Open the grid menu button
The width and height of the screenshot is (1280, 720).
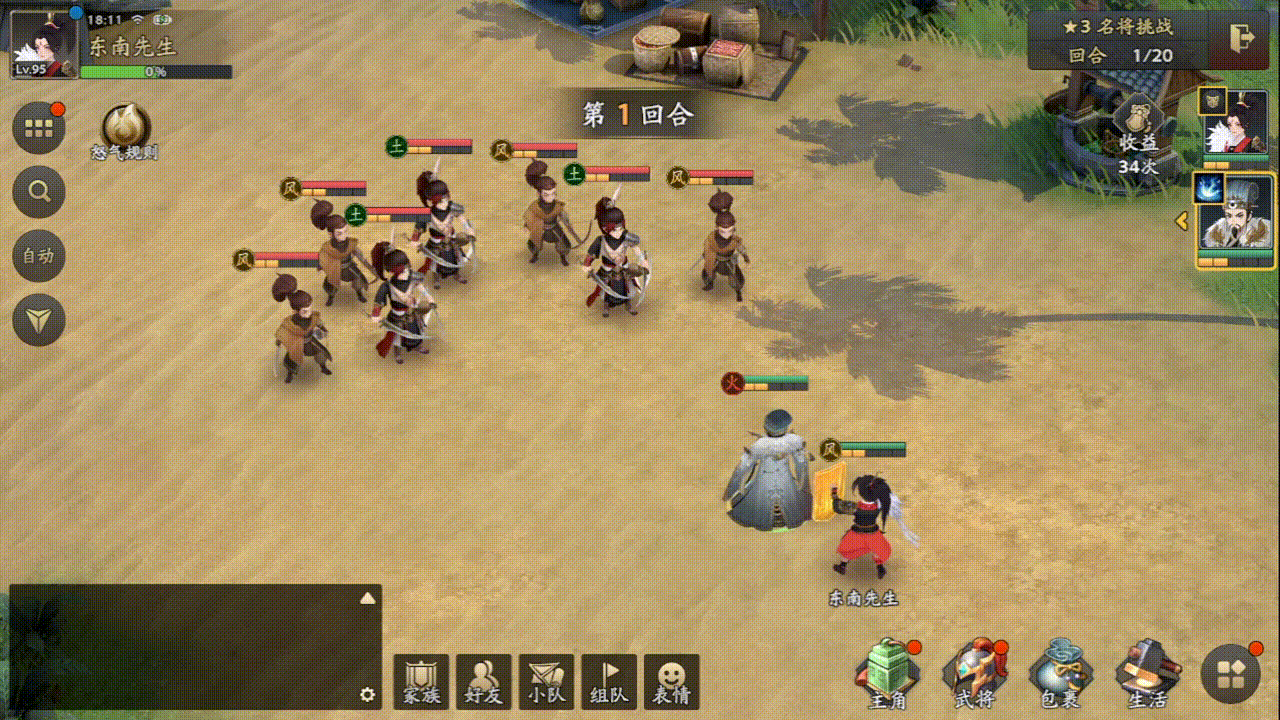pyautogui.click(x=39, y=128)
